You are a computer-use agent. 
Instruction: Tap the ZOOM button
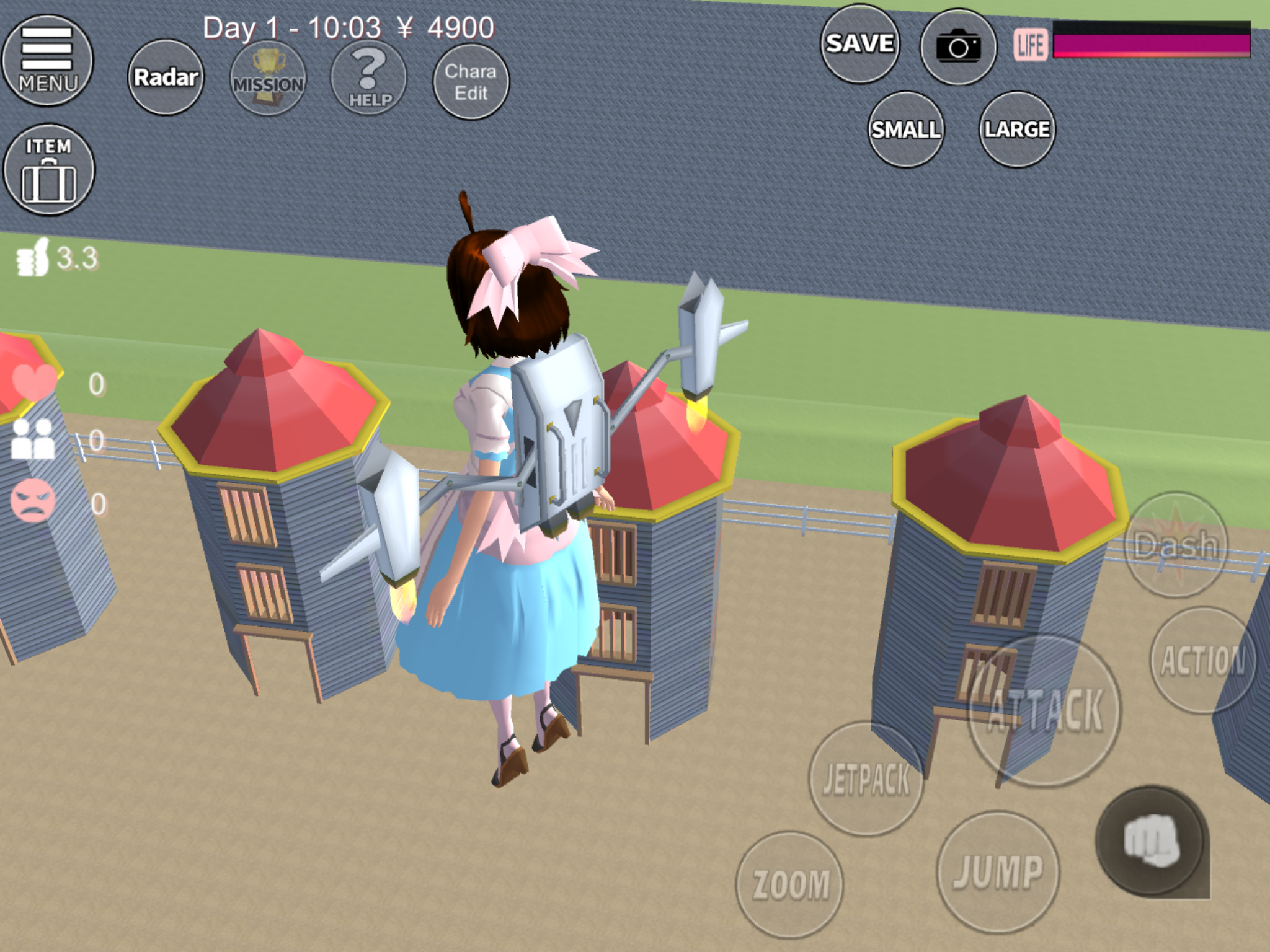790,884
